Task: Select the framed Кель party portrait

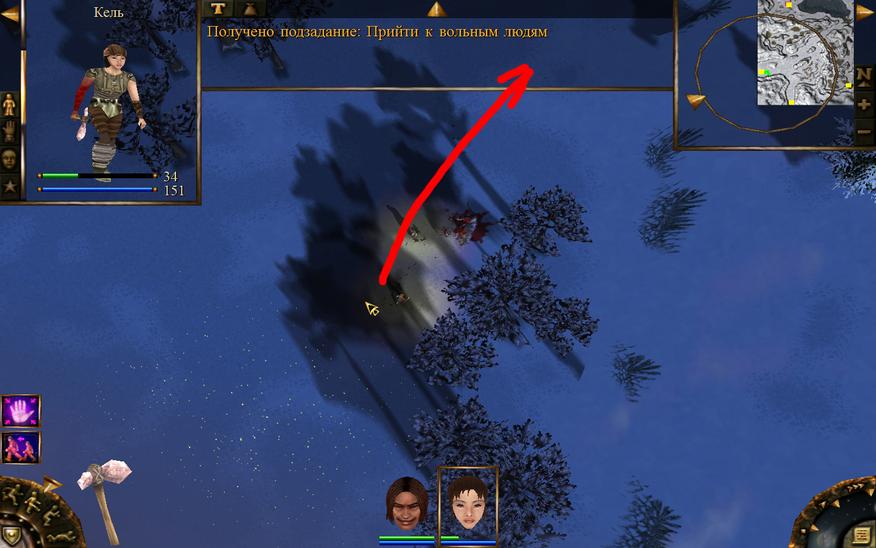Action: tap(467, 500)
